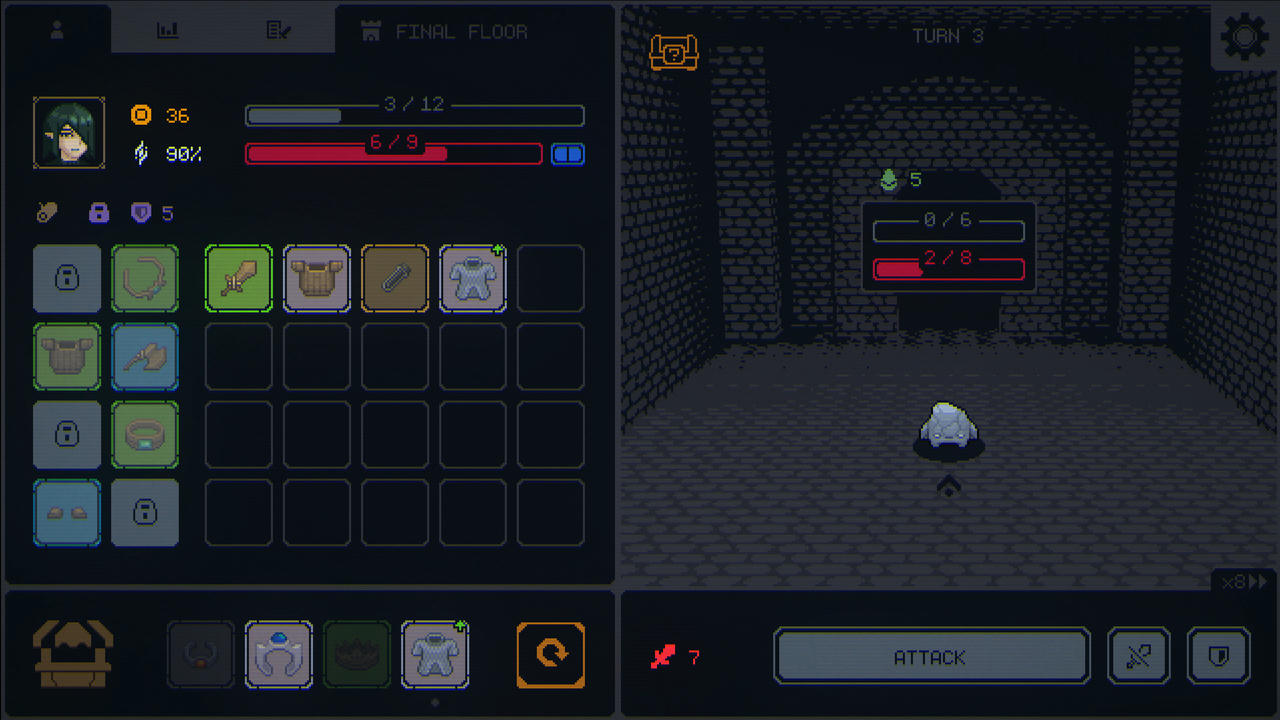The height and width of the screenshot is (720, 1280).
Task: Select the equipped boots slot
Action: 67,513
